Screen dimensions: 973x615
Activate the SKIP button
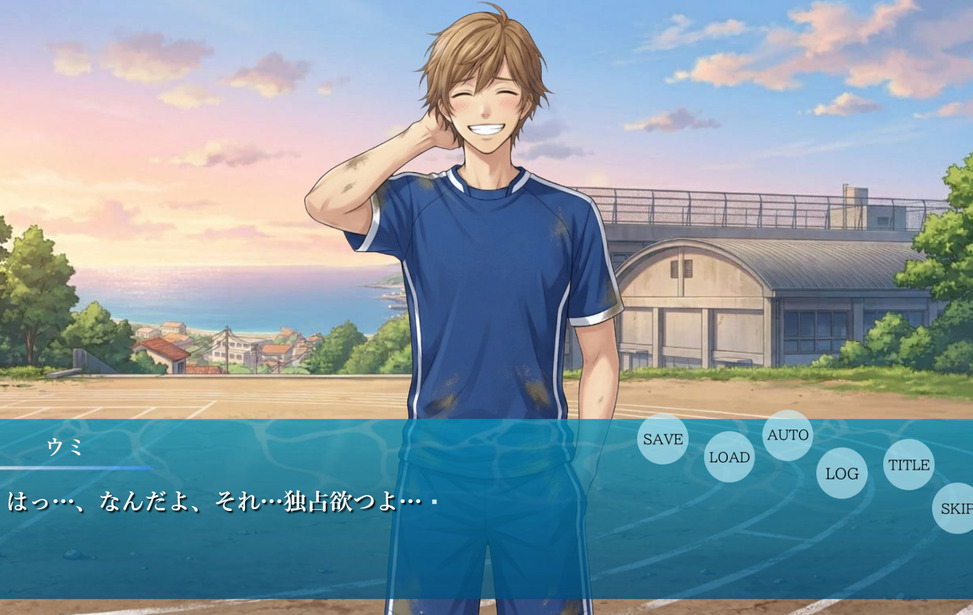[x=954, y=508]
